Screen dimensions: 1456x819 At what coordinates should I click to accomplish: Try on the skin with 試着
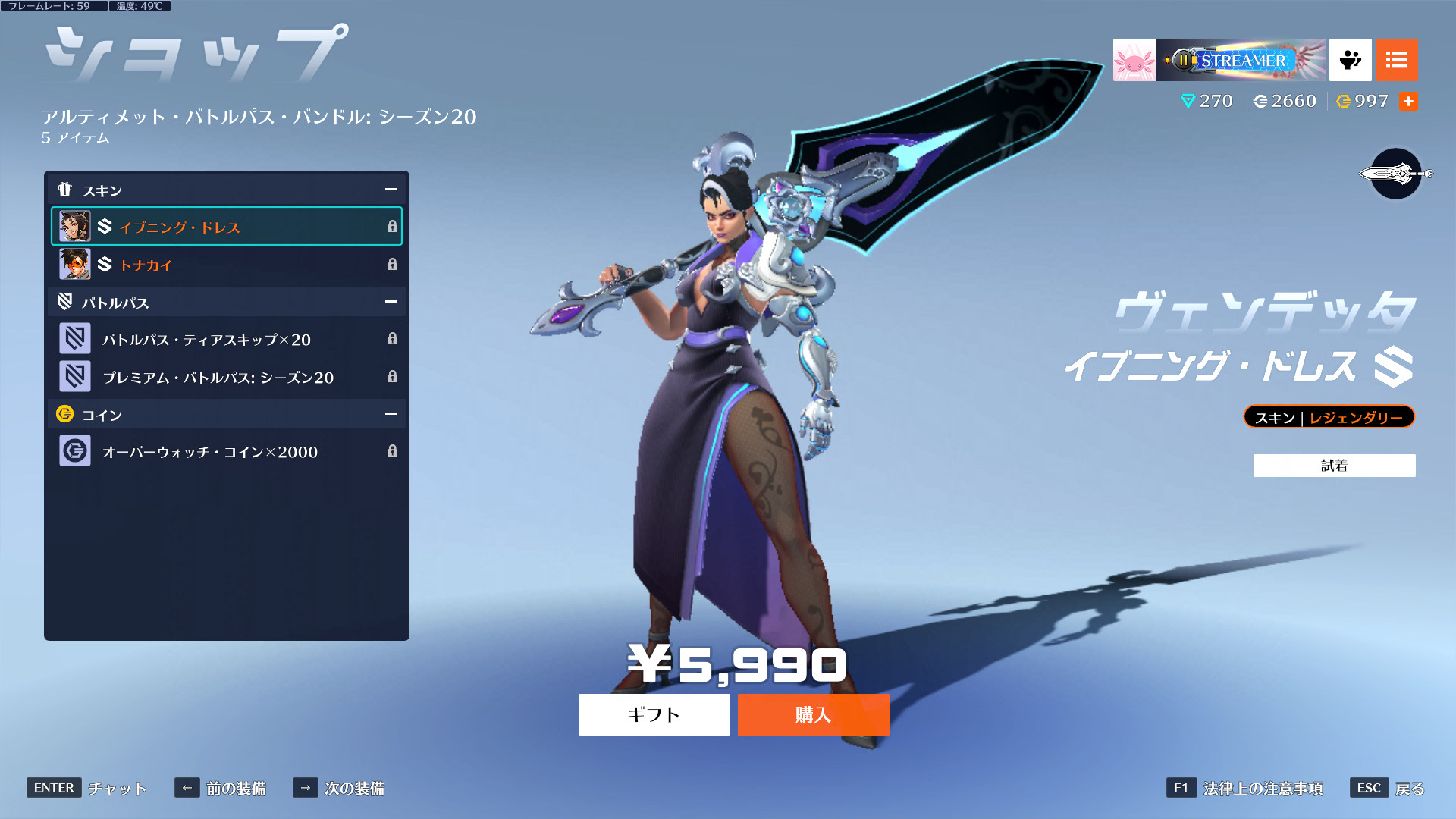(x=1334, y=466)
